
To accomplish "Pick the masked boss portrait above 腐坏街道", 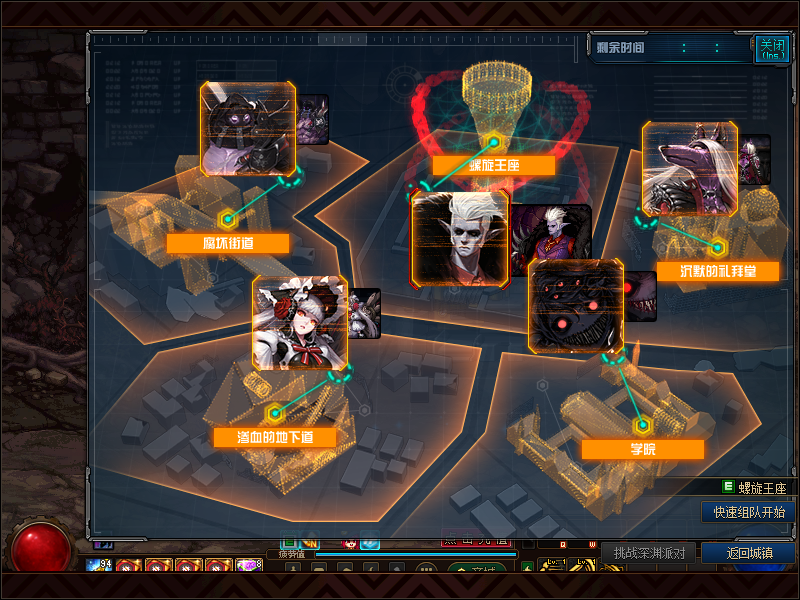I will tap(248, 129).
